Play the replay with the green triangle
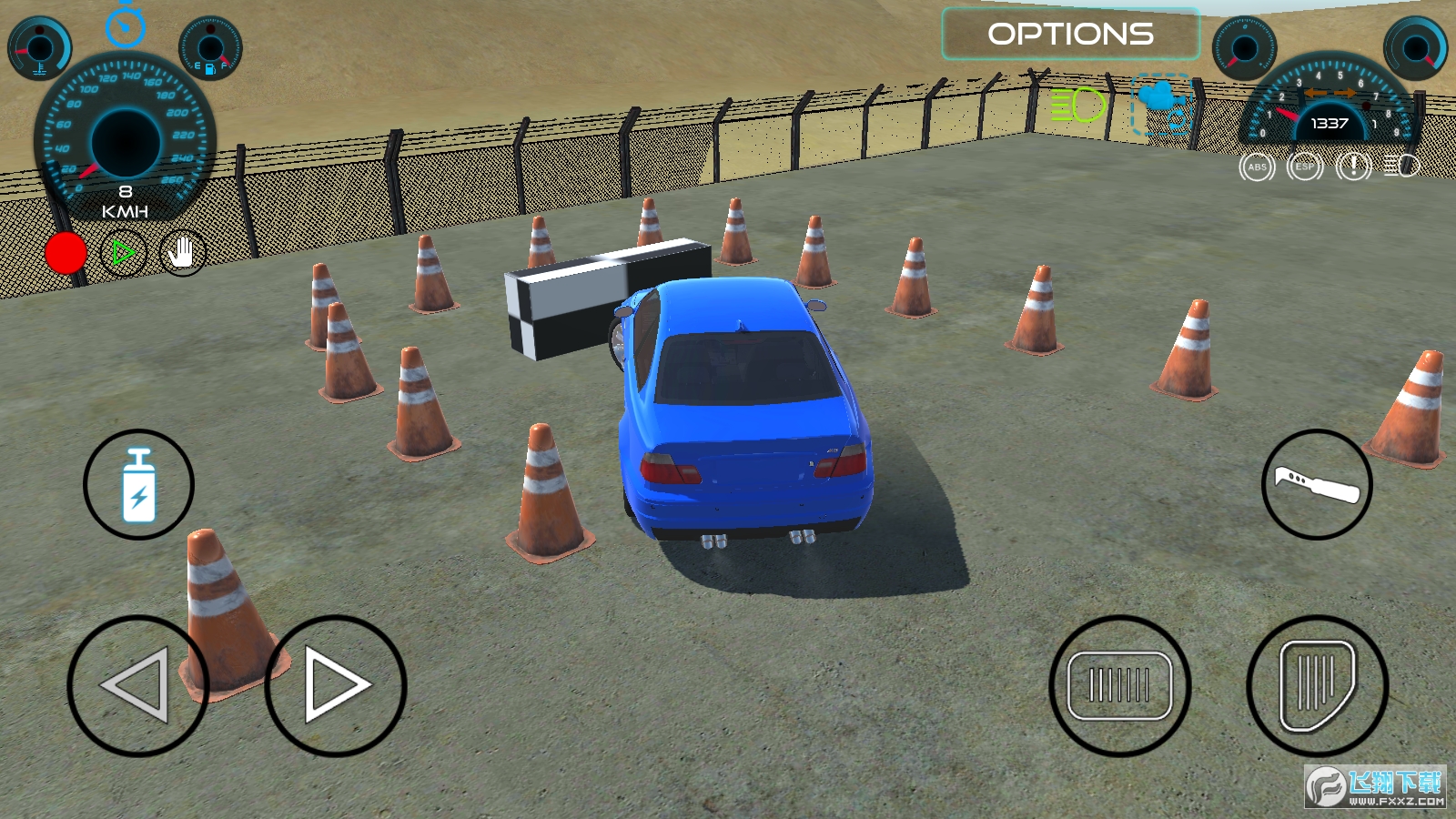1456x819 pixels. coord(123,252)
